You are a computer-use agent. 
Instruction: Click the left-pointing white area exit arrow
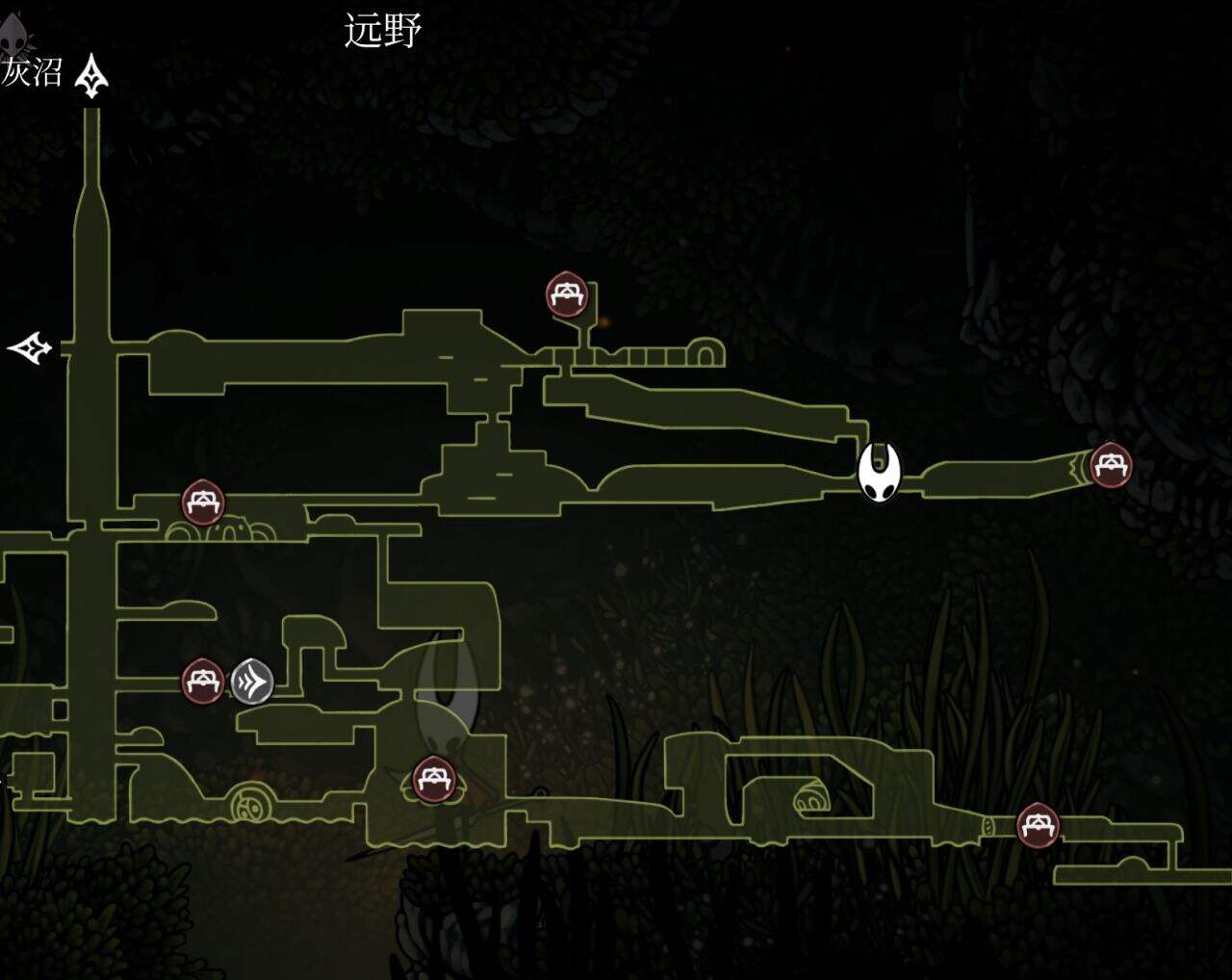point(30,348)
